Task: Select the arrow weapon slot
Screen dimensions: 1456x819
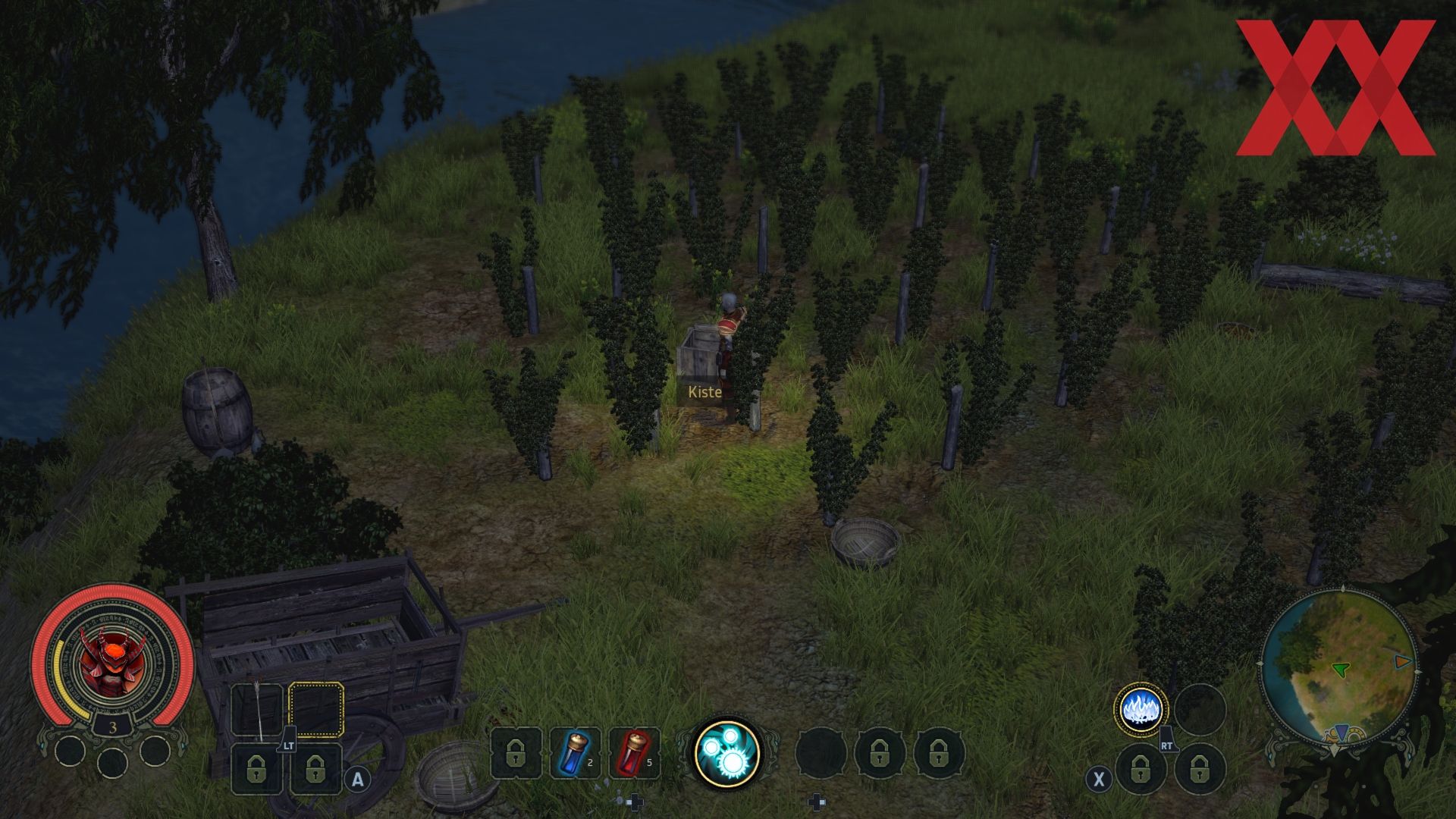Action: pyautogui.click(x=258, y=710)
